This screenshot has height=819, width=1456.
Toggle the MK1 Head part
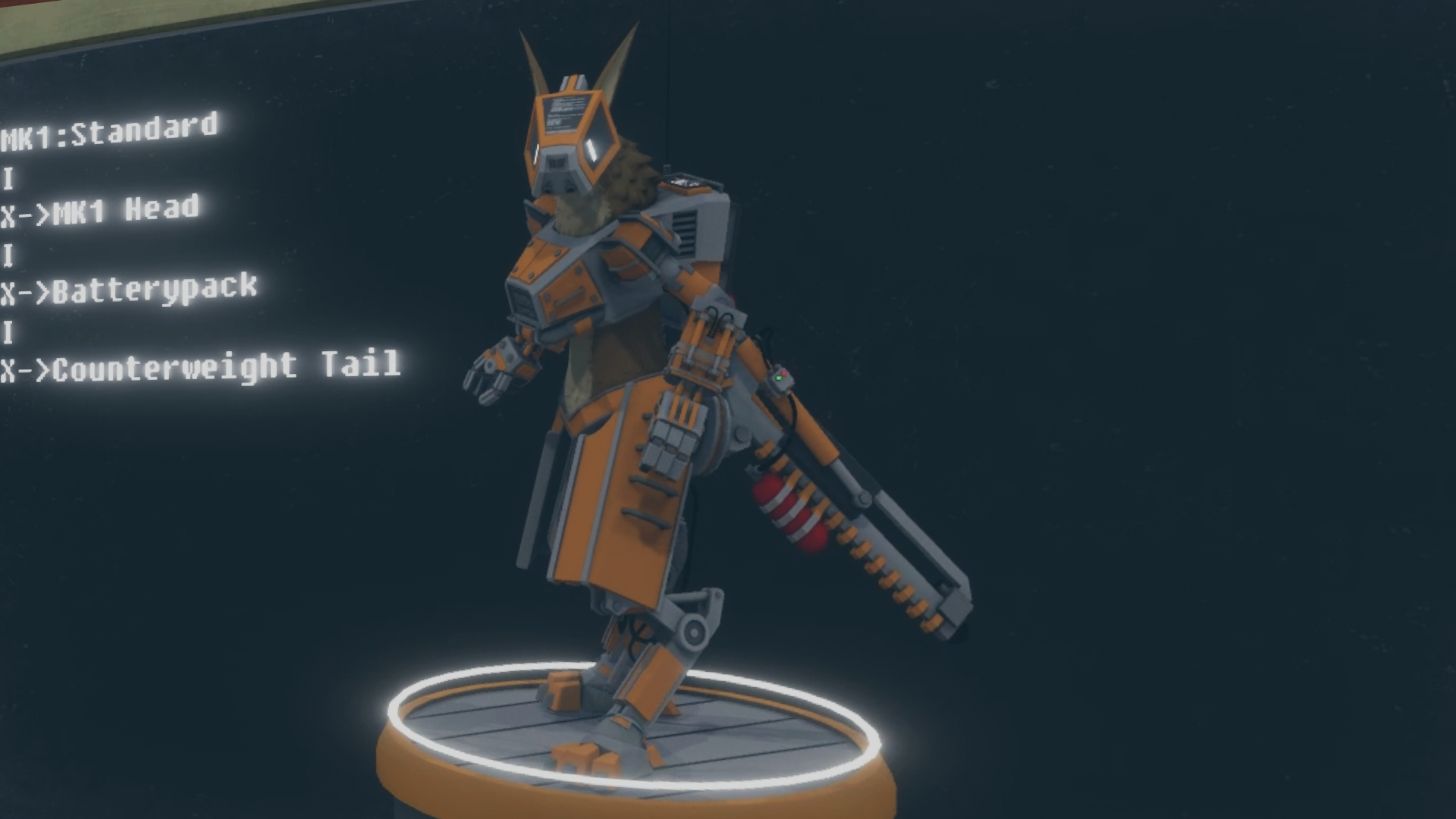(101, 211)
